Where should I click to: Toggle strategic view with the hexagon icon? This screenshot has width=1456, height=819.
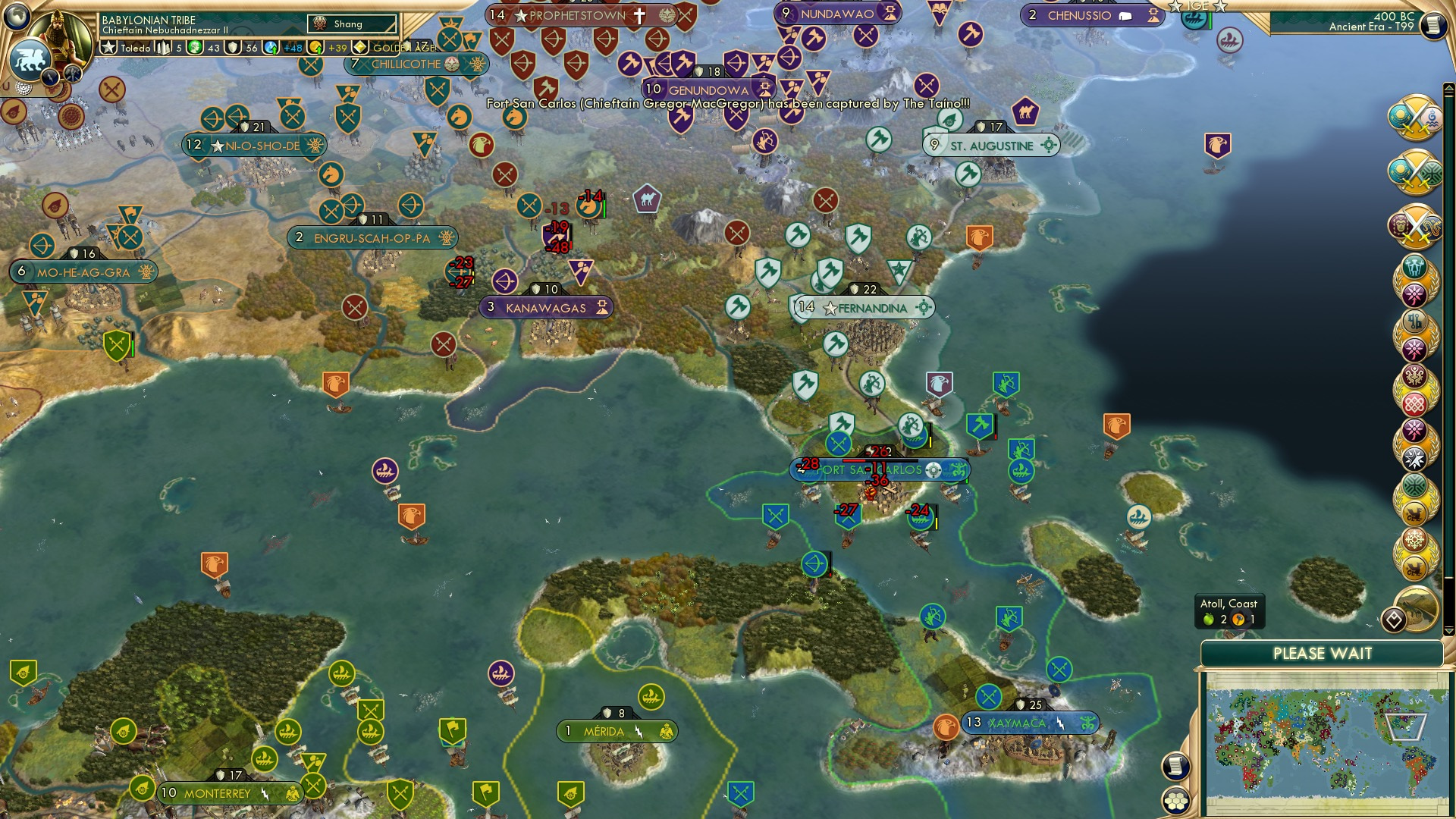[x=1176, y=802]
